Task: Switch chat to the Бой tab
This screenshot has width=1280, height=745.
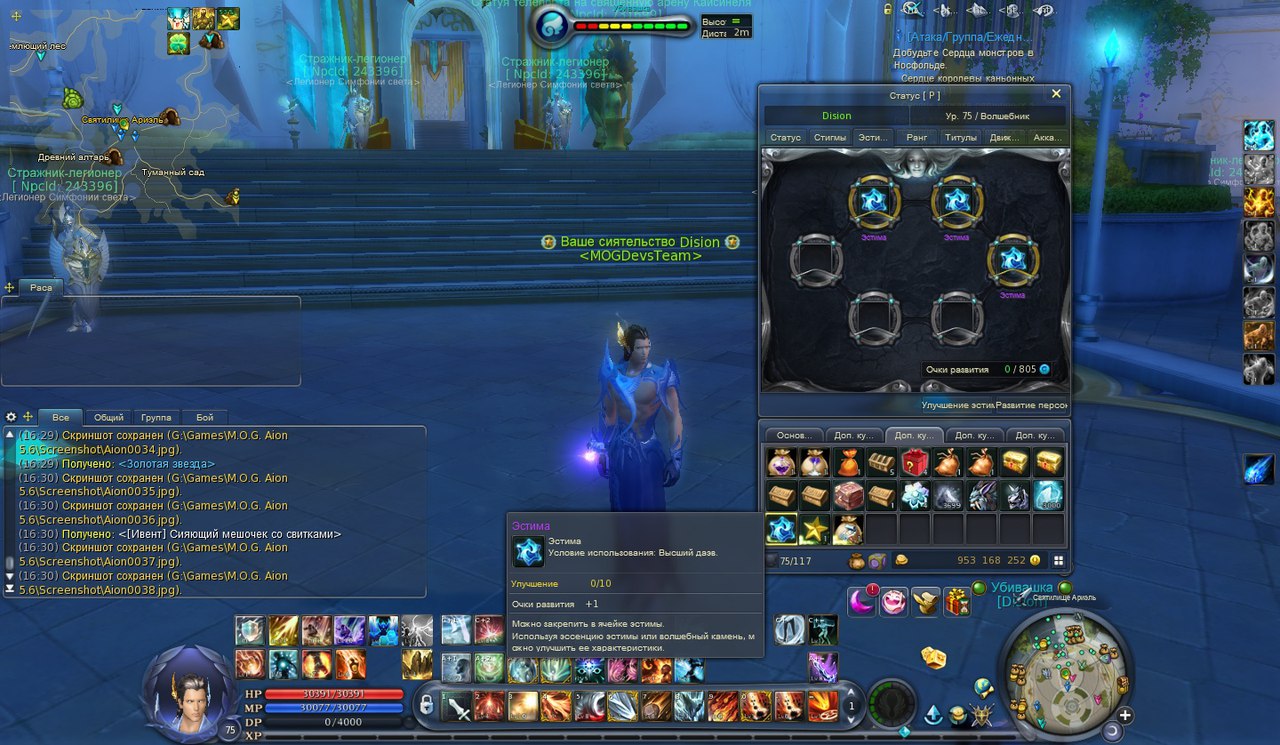Action: click(204, 417)
